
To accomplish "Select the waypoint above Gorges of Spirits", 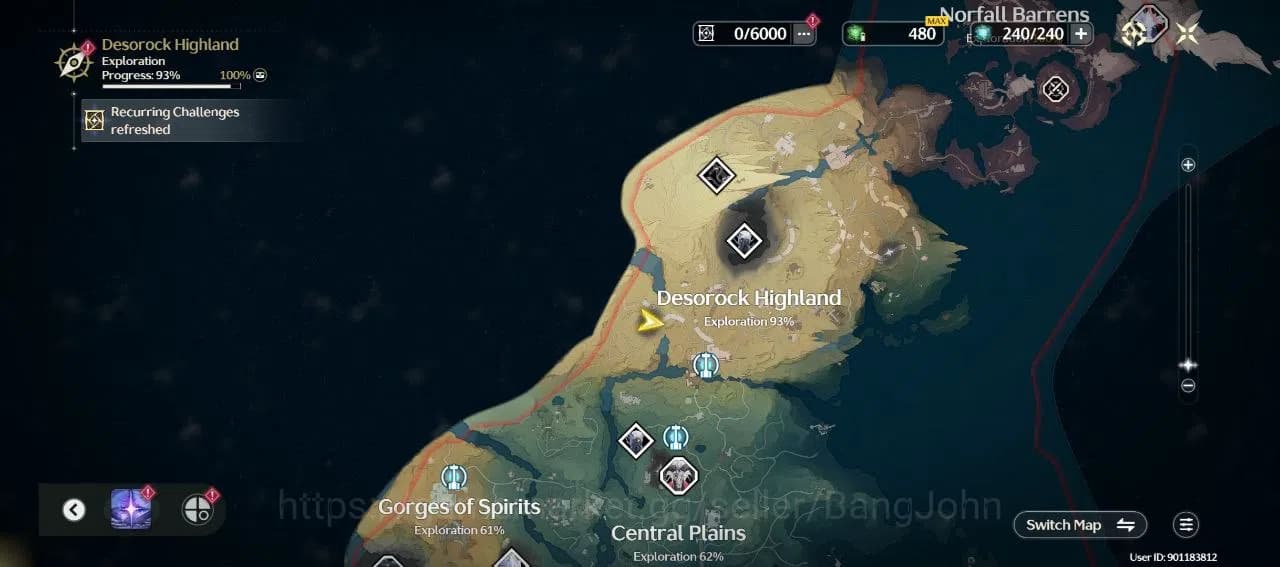I will pyautogui.click(x=454, y=477).
